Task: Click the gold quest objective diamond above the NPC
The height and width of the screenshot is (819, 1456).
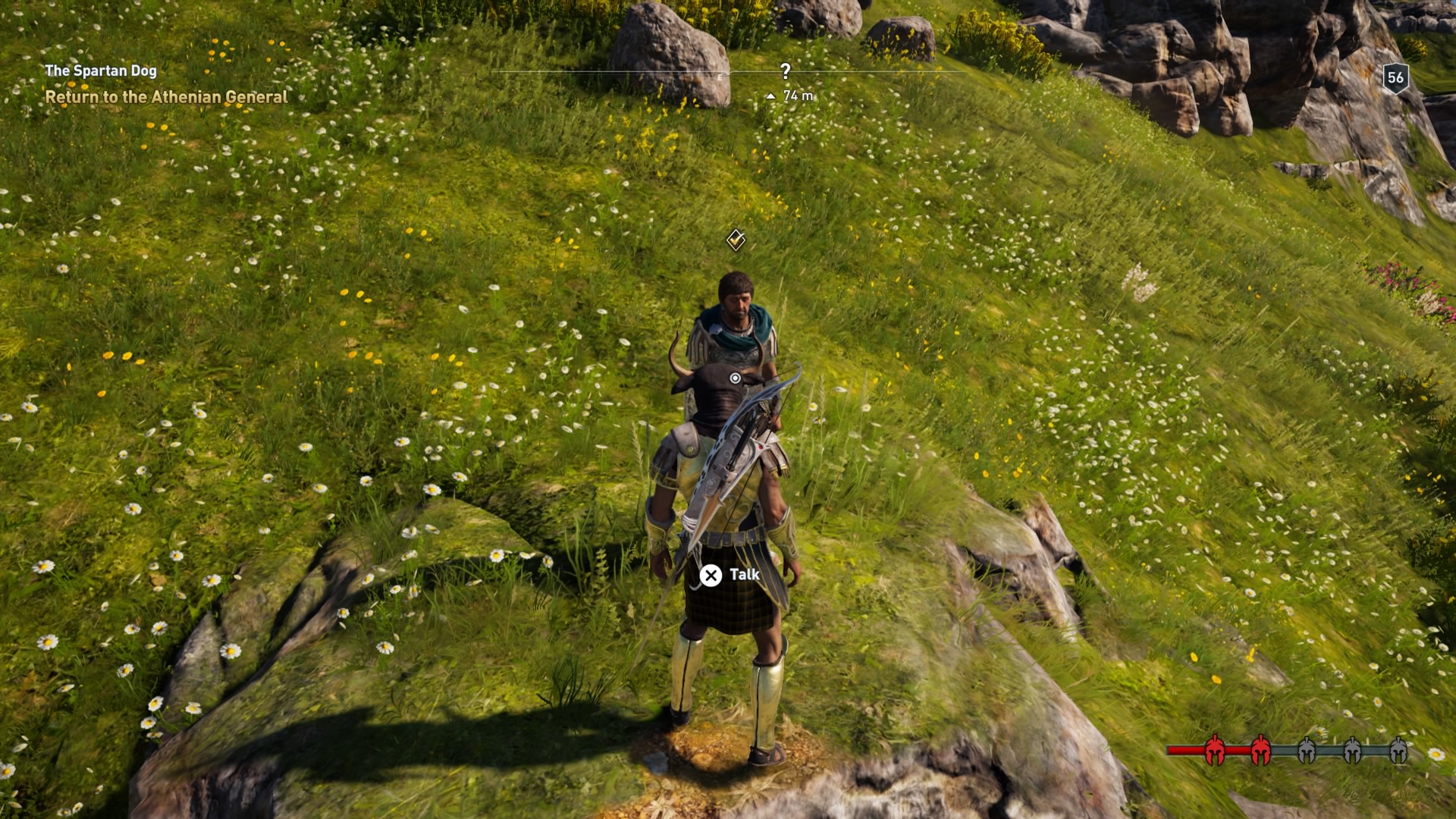Action: [734, 241]
